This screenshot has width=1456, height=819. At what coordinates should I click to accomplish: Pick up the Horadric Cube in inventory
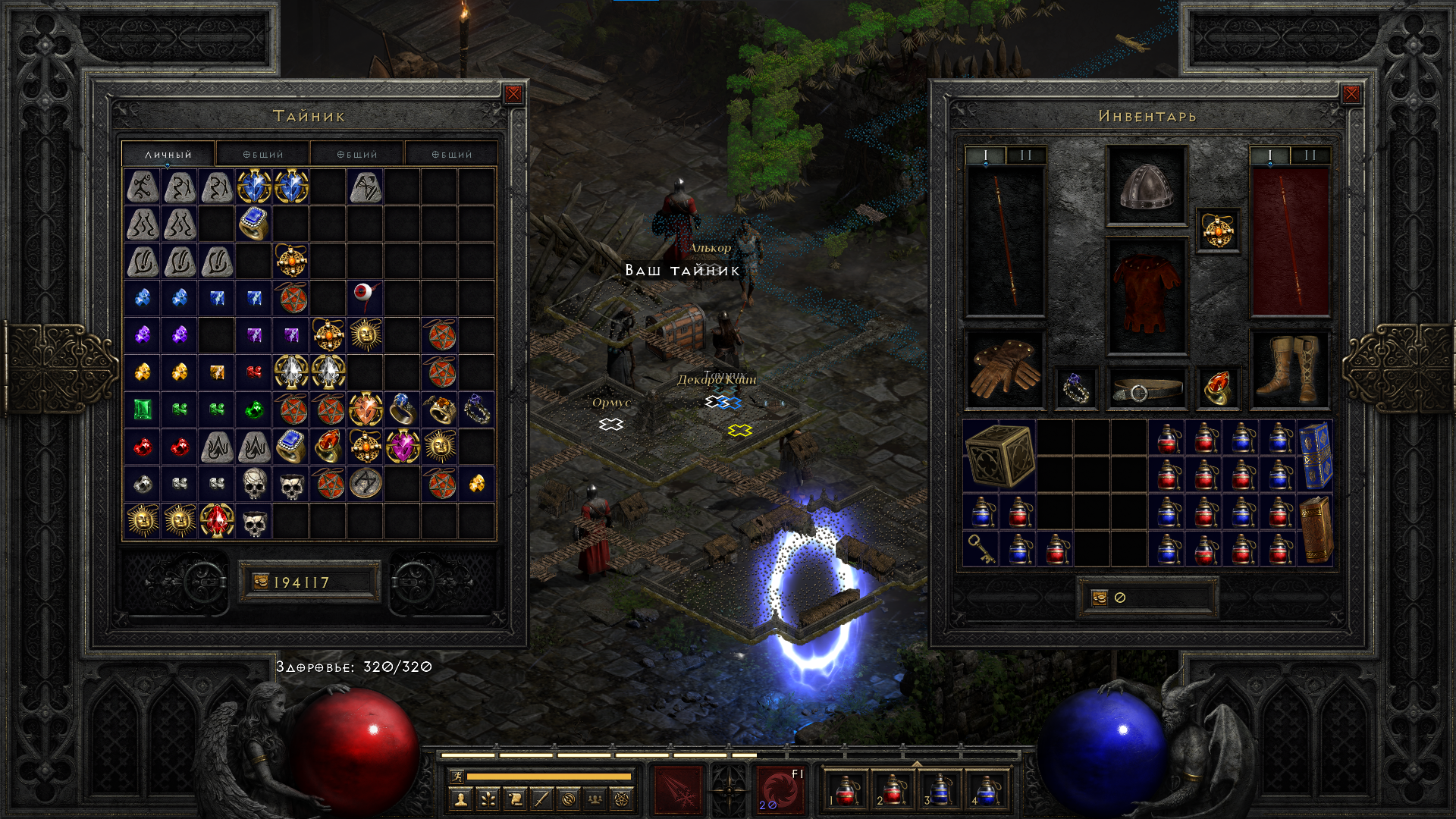point(999,455)
